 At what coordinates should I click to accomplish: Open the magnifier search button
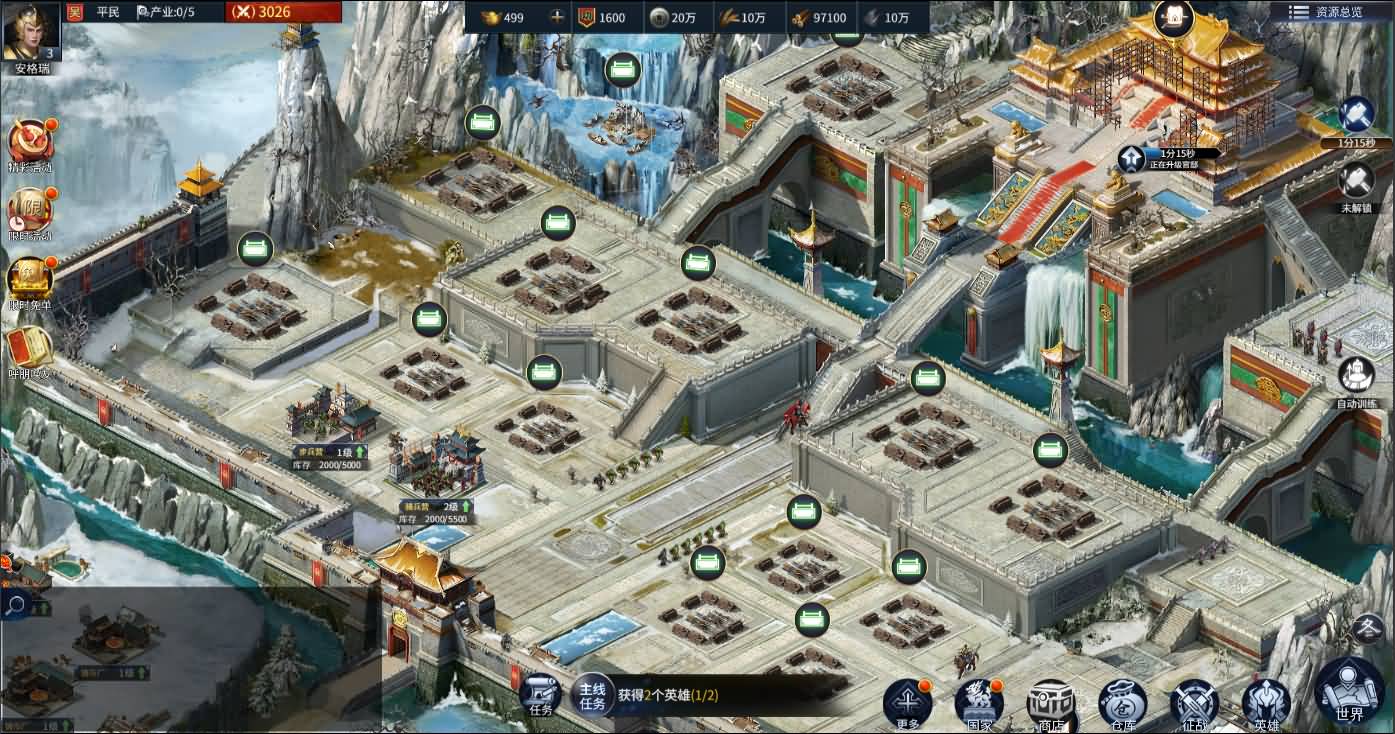click(x=16, y=604)
